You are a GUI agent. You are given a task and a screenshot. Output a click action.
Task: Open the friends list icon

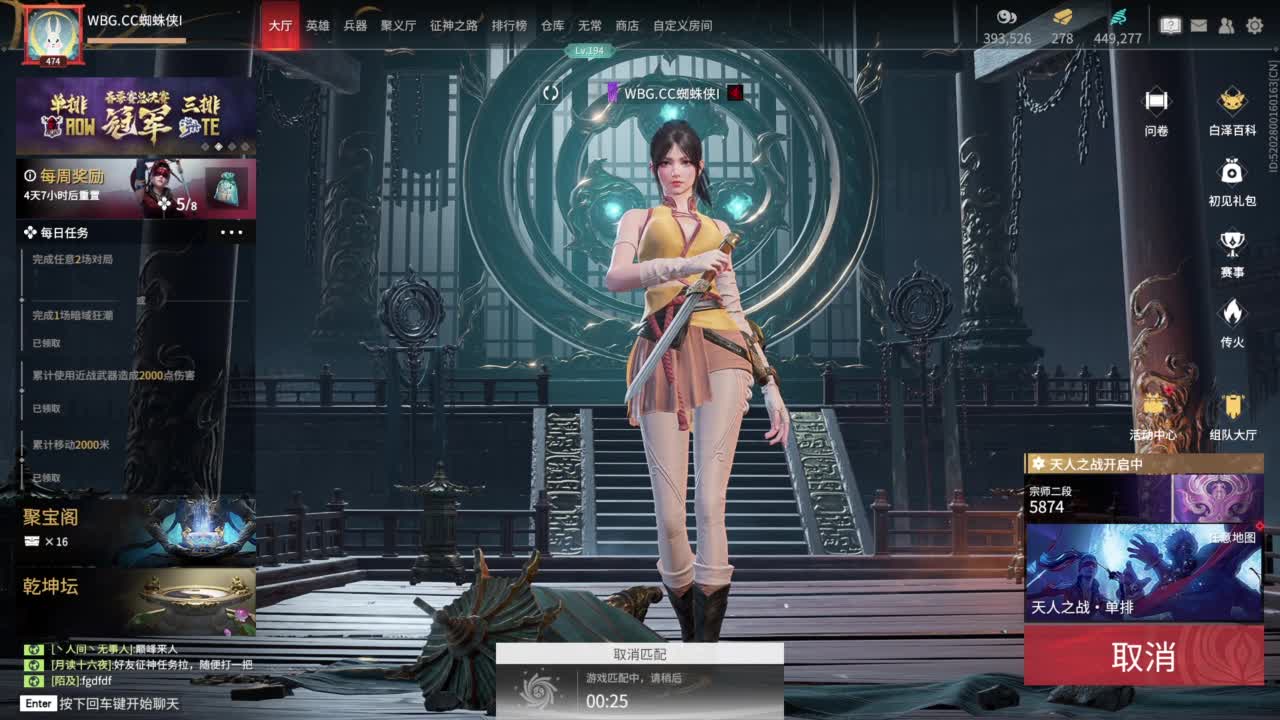[x=1226, y=24]
